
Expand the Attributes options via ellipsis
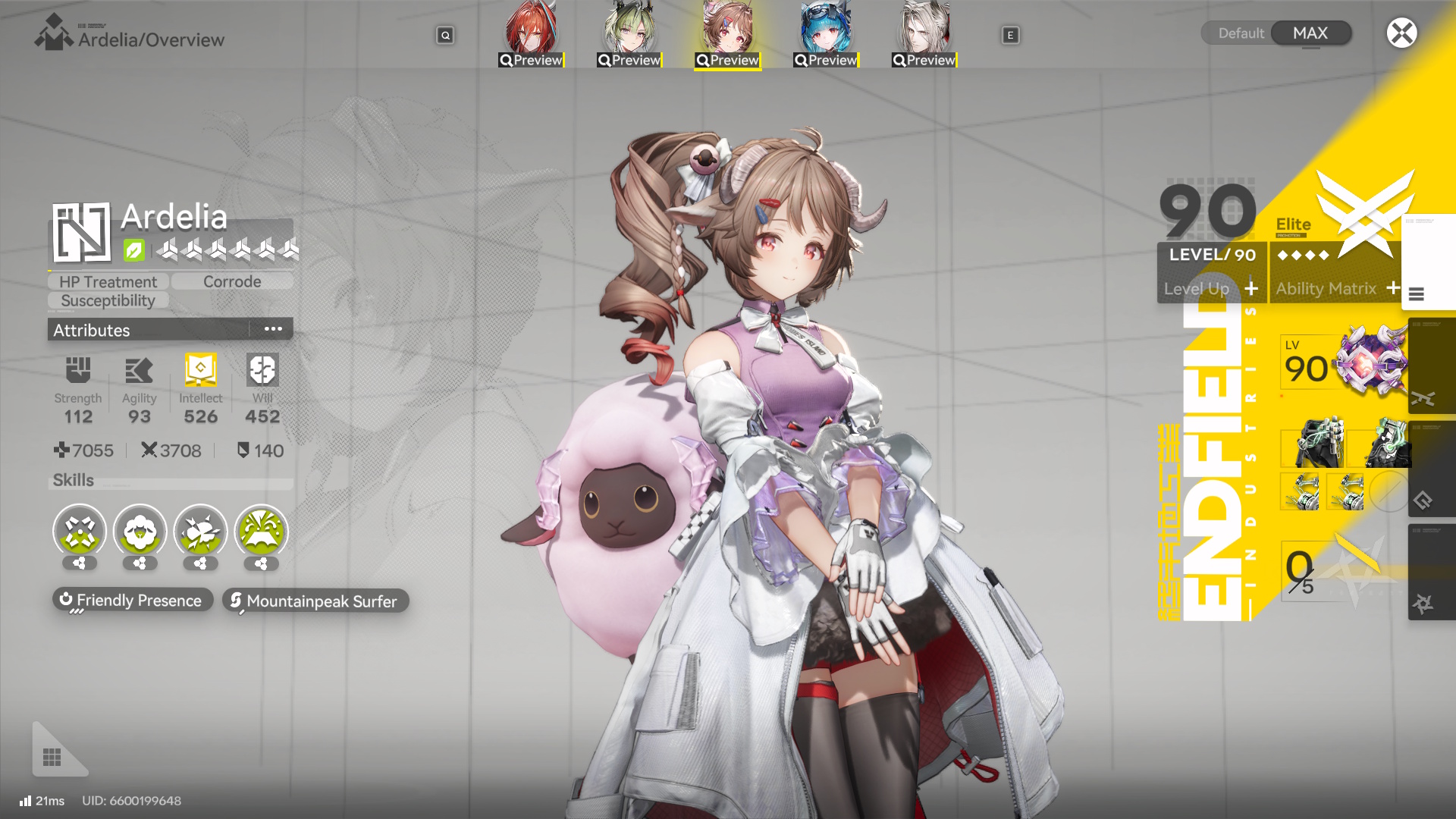click(x=273, y=328)
